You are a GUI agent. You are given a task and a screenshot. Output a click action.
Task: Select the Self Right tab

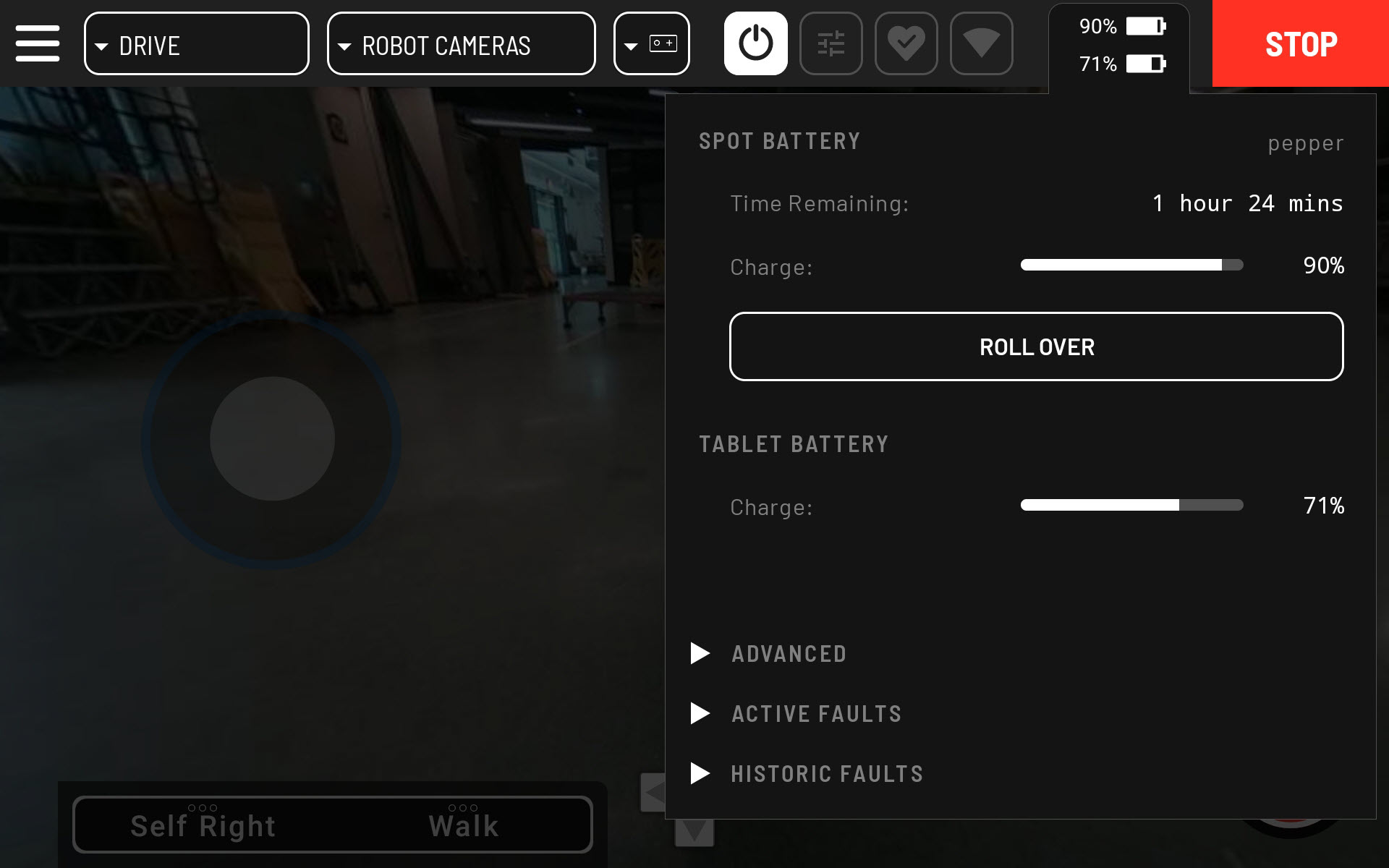(x=202, y=824)
